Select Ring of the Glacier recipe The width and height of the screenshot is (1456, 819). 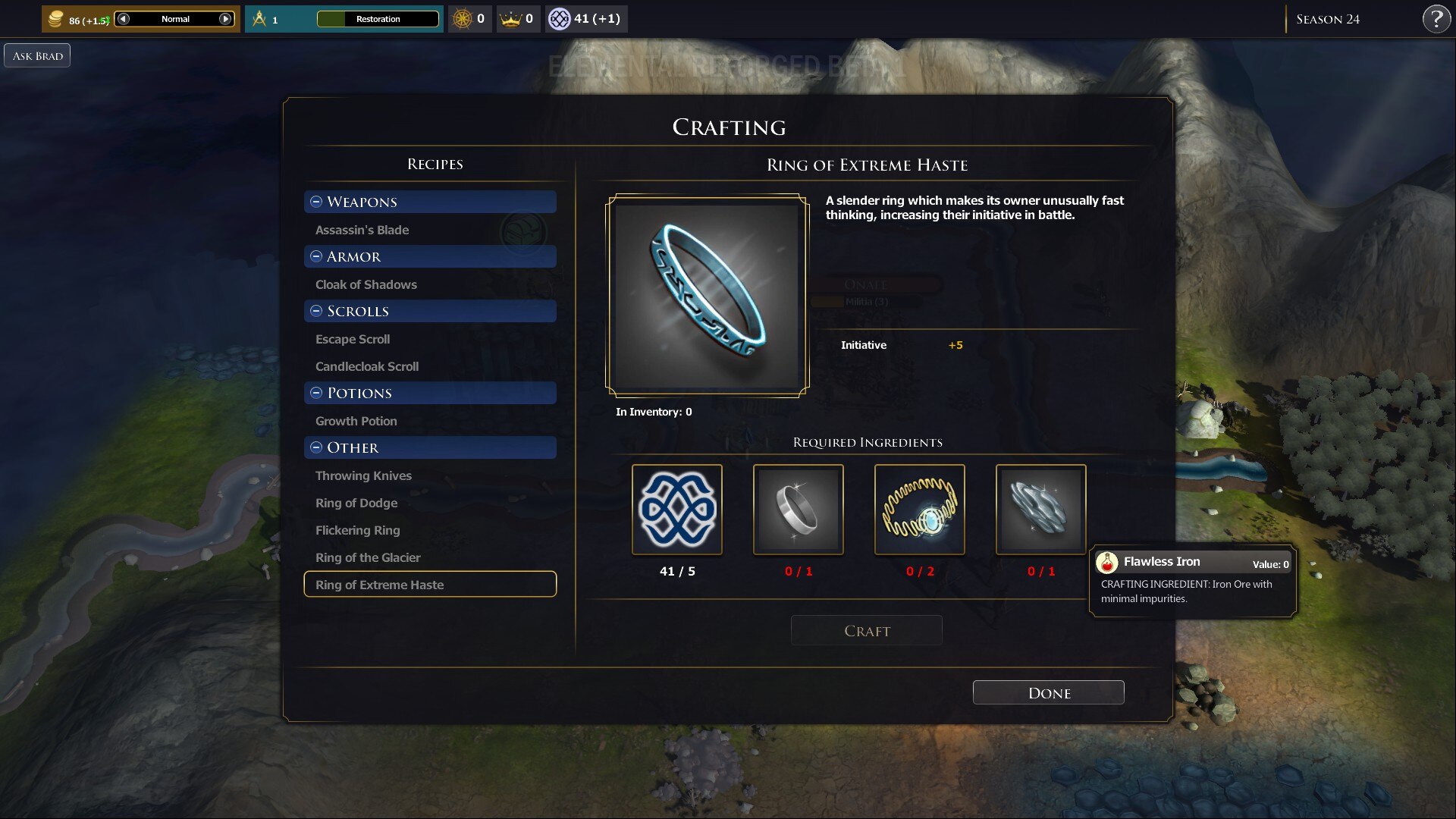[368, 557]
